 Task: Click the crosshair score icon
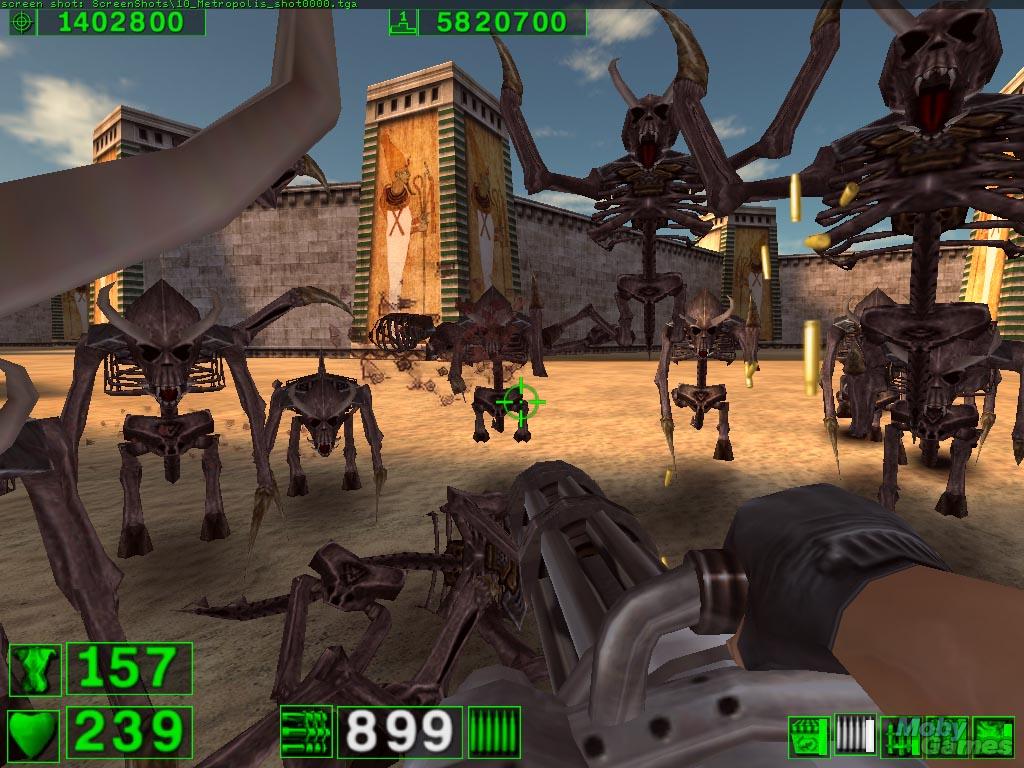[x=22, y=22]
